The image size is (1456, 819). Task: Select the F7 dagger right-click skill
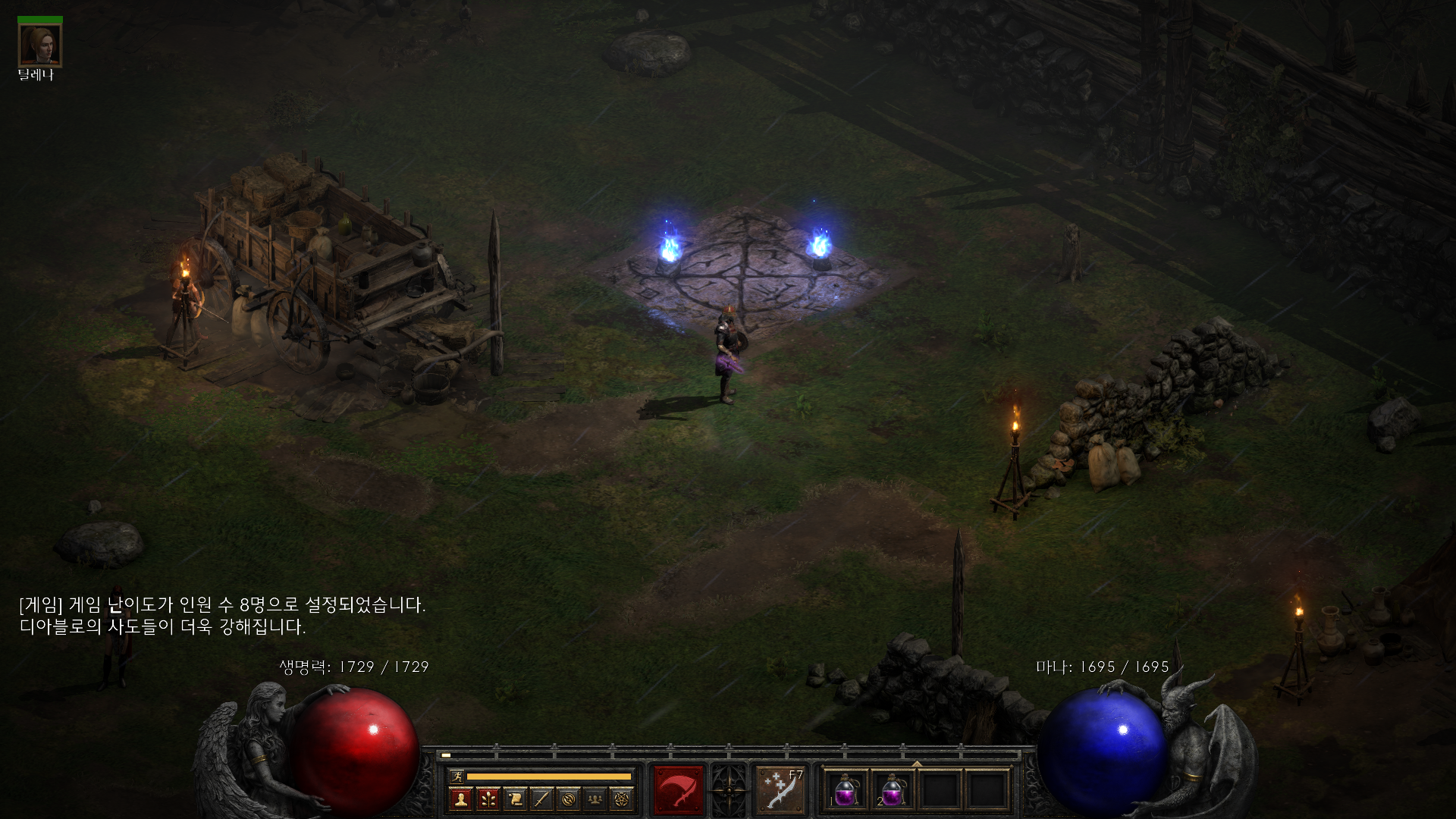[x=780, y=790]
